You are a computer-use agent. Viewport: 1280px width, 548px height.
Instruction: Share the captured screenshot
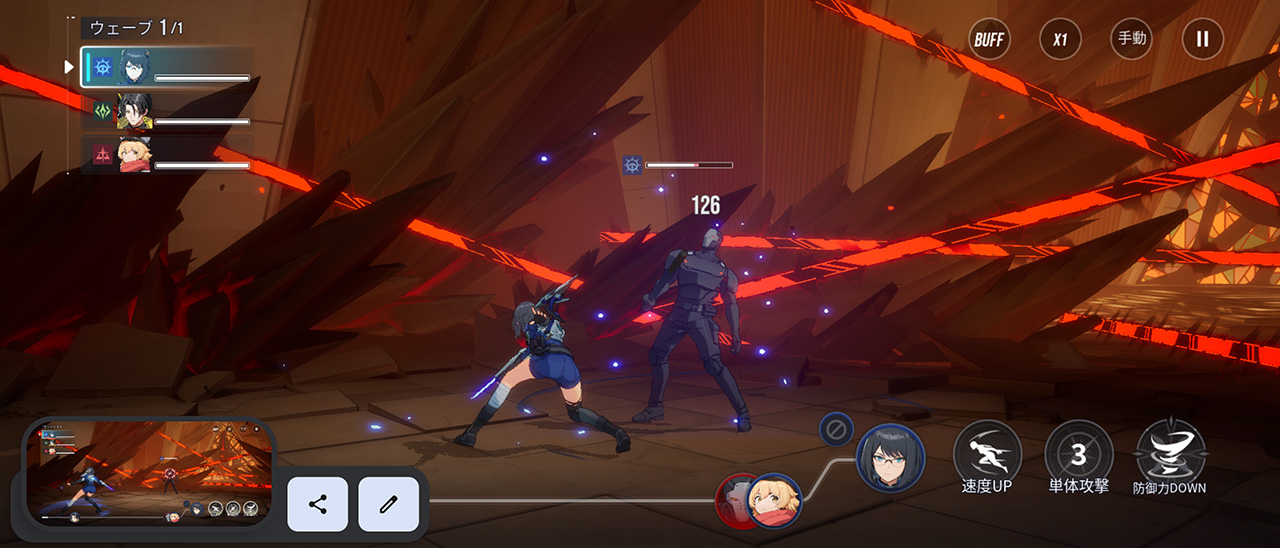[x=318, y=504]
